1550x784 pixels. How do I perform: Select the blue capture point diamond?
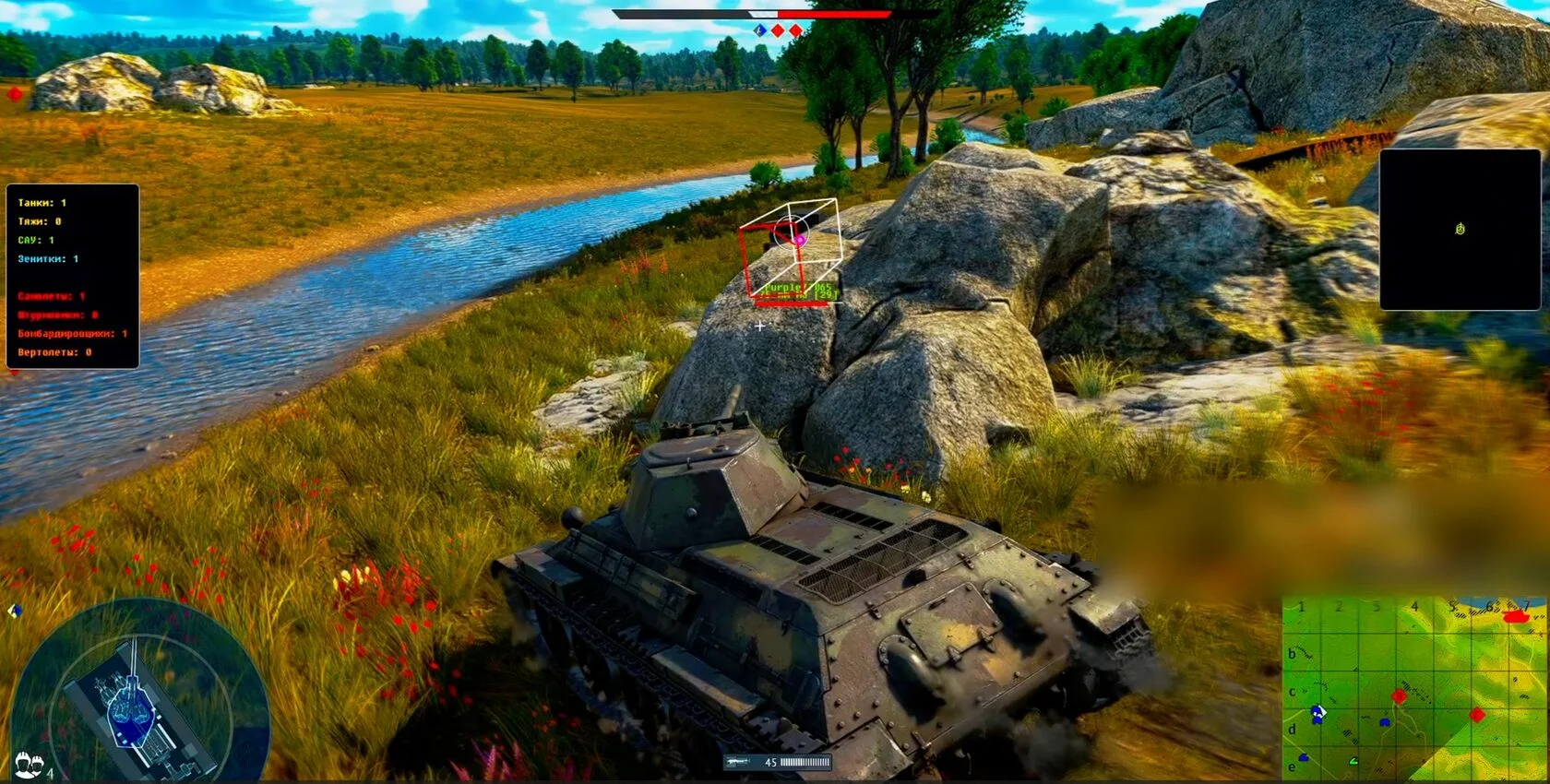(x=760, y=30)
